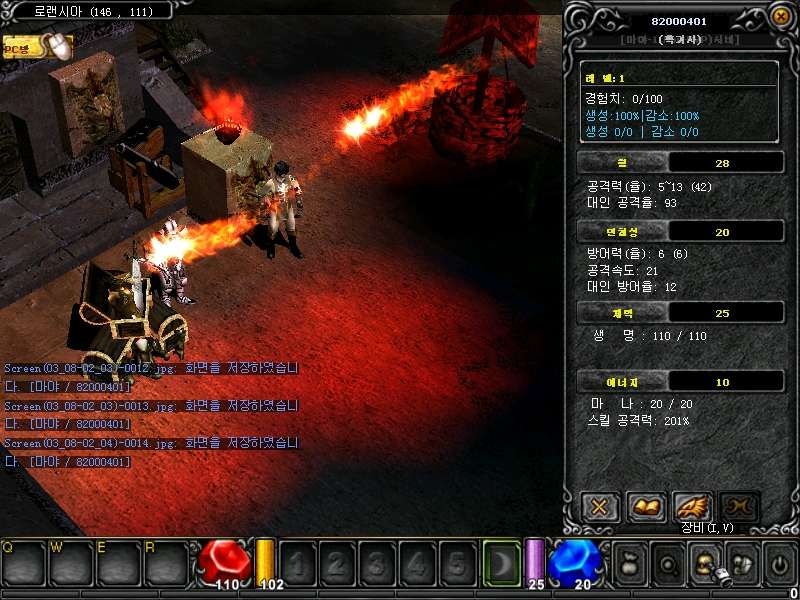
Task: Click the dimmed knot symbol button
Action: (x=740, y=506)
